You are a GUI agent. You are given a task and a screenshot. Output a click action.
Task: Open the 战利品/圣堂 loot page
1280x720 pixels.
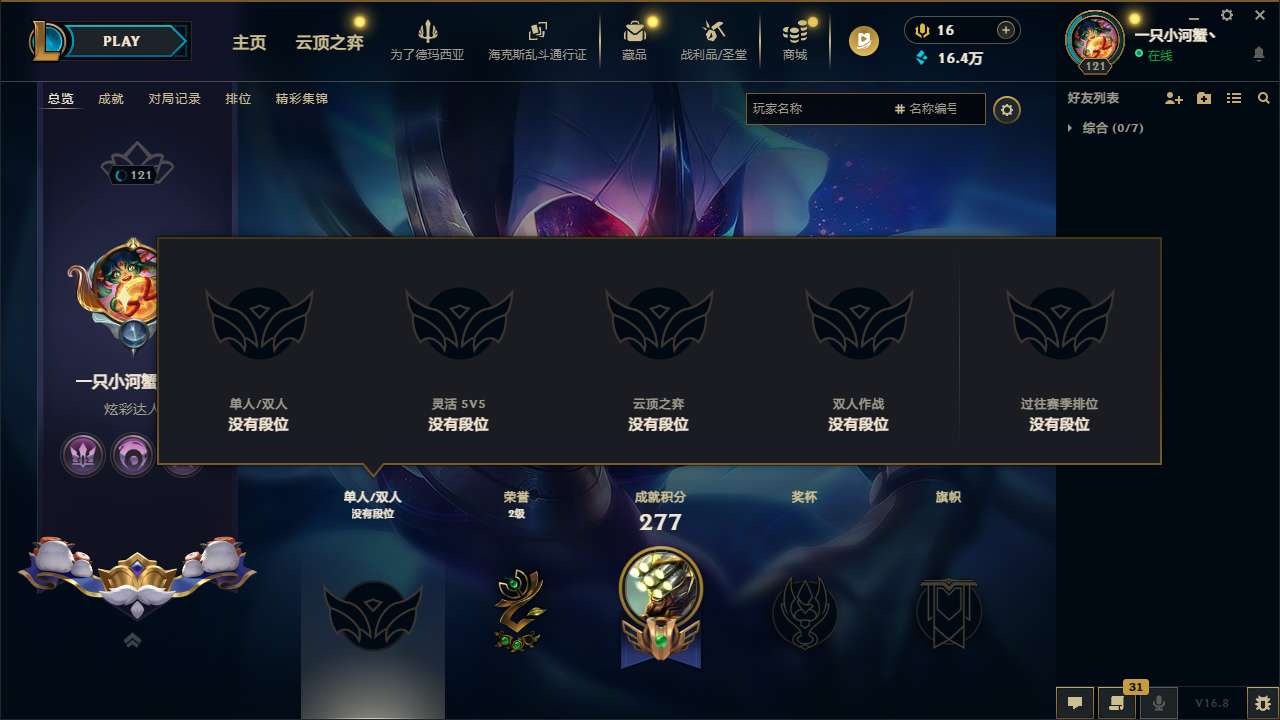712,40
